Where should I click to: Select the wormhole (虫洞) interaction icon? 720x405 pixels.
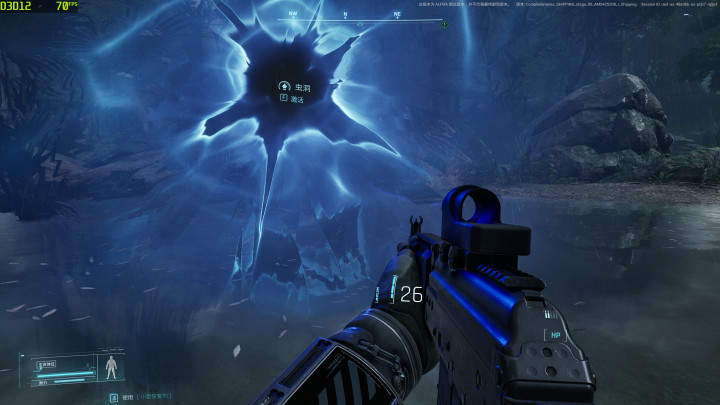point(284,87)
